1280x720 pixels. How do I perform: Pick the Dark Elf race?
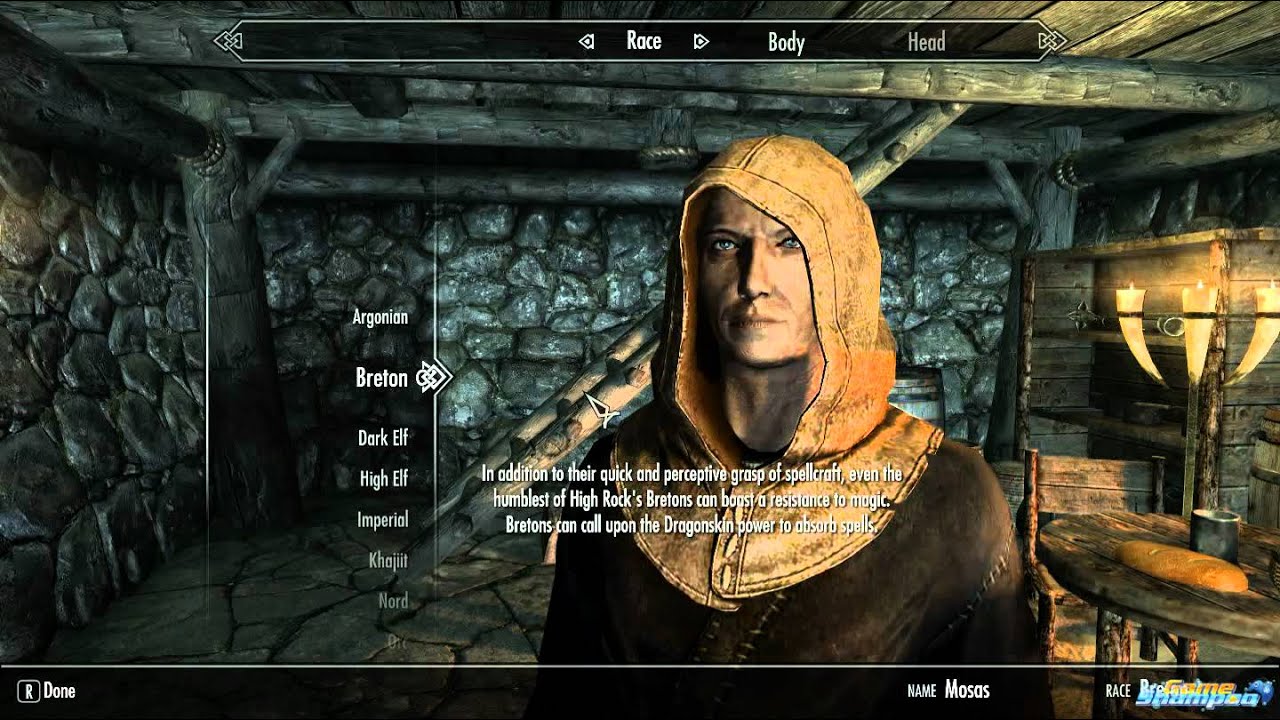click(383, 438)
